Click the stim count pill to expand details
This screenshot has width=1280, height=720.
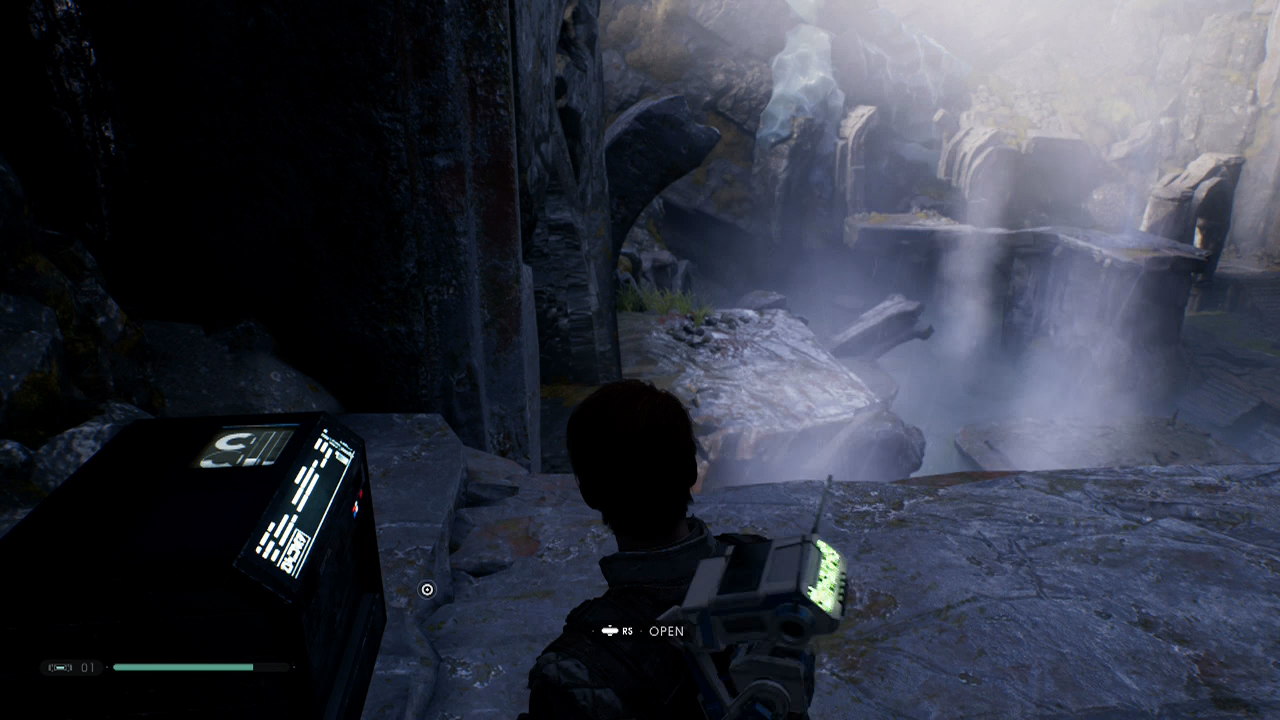click(70, 666)
